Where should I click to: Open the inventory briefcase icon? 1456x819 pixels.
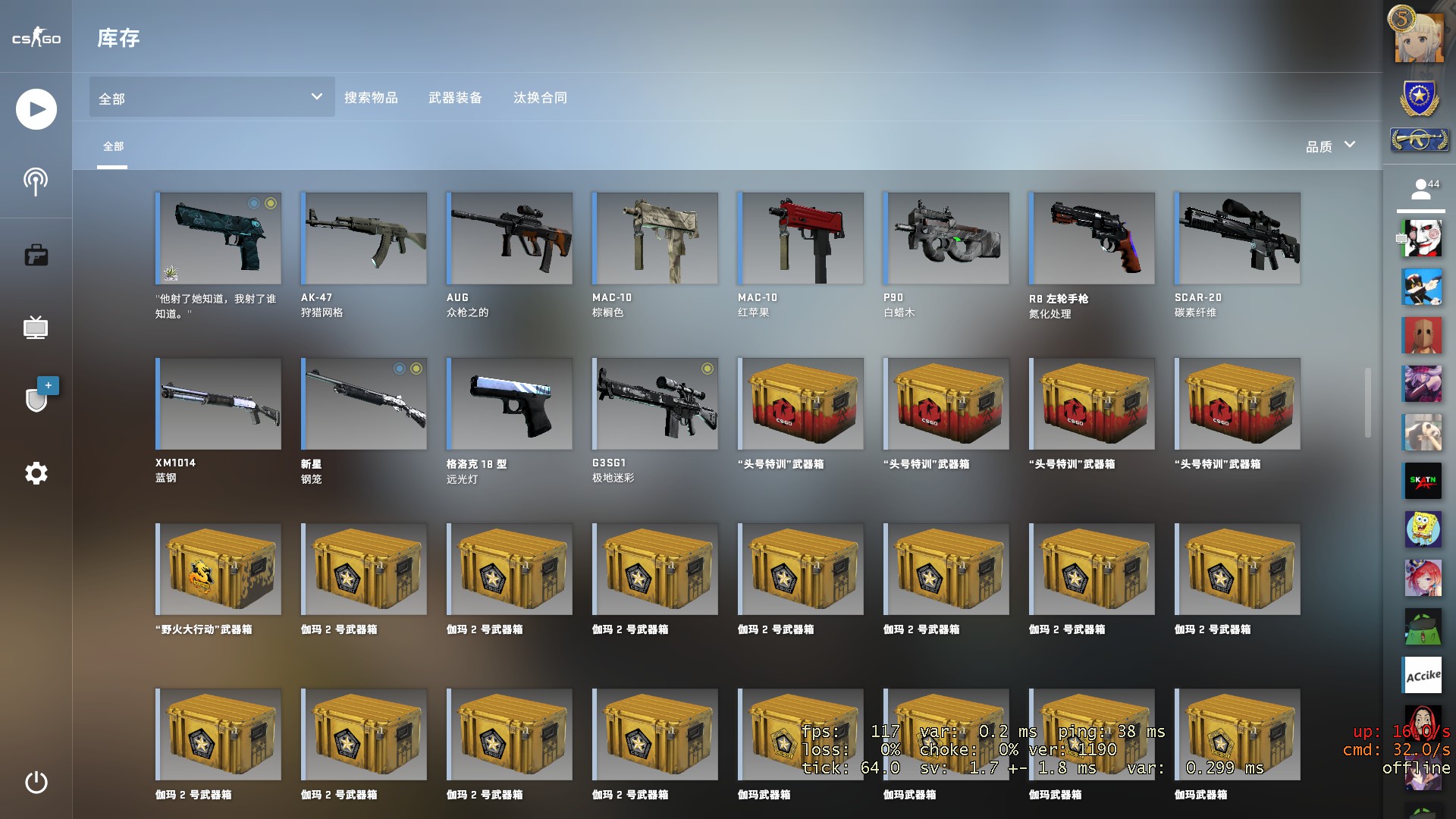click(36, 256)
